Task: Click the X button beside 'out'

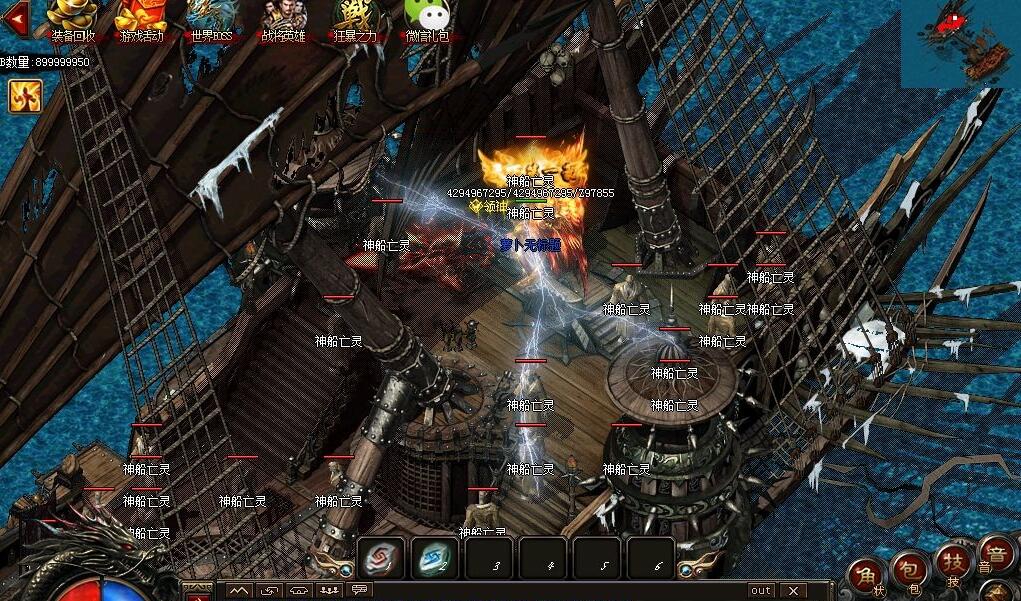Action: [x=792, y=591]
